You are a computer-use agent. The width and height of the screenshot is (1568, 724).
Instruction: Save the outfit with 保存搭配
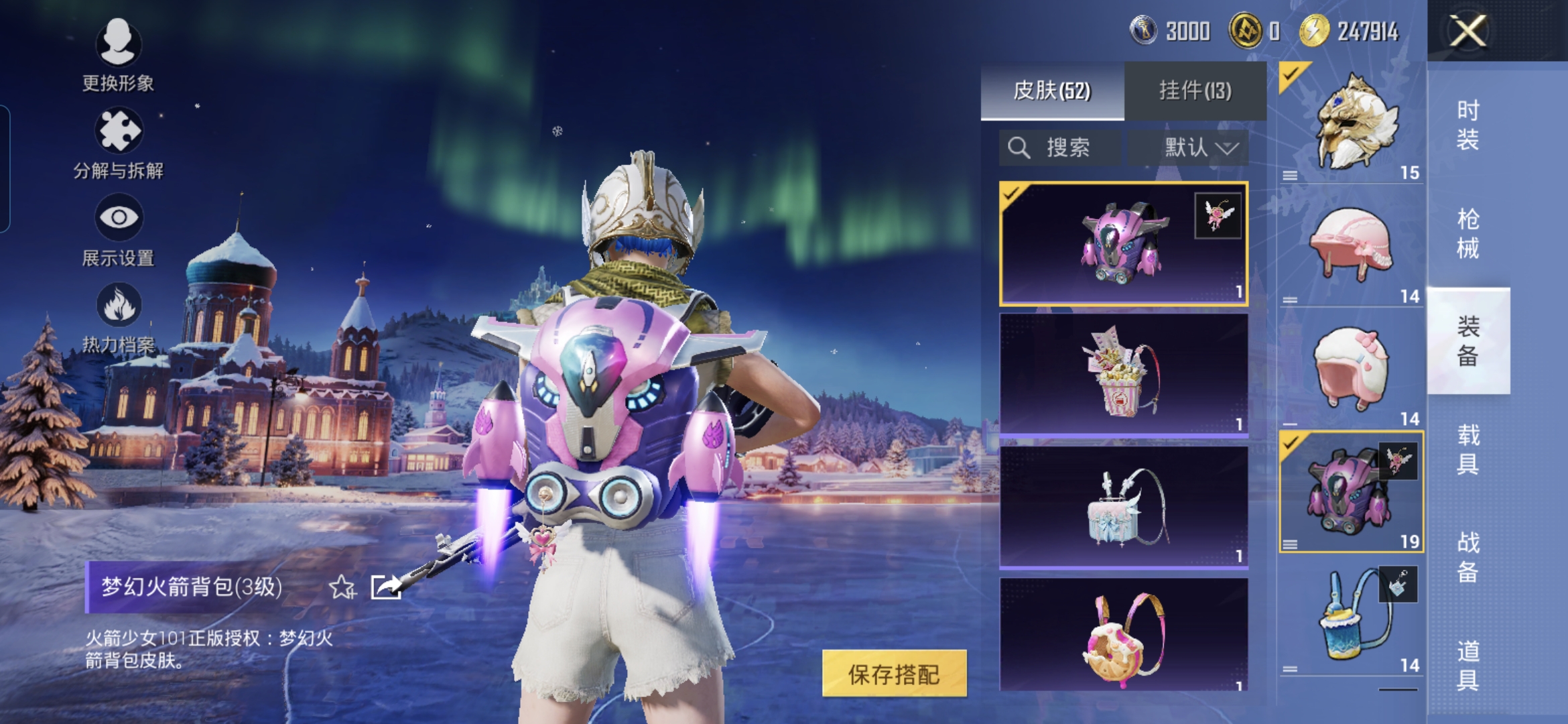click(894, 674)
